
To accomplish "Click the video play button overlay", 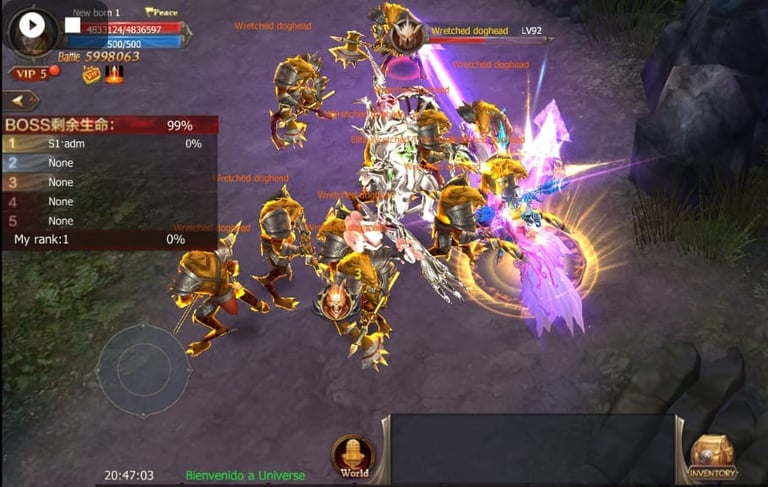I will (x=32, y=26).
